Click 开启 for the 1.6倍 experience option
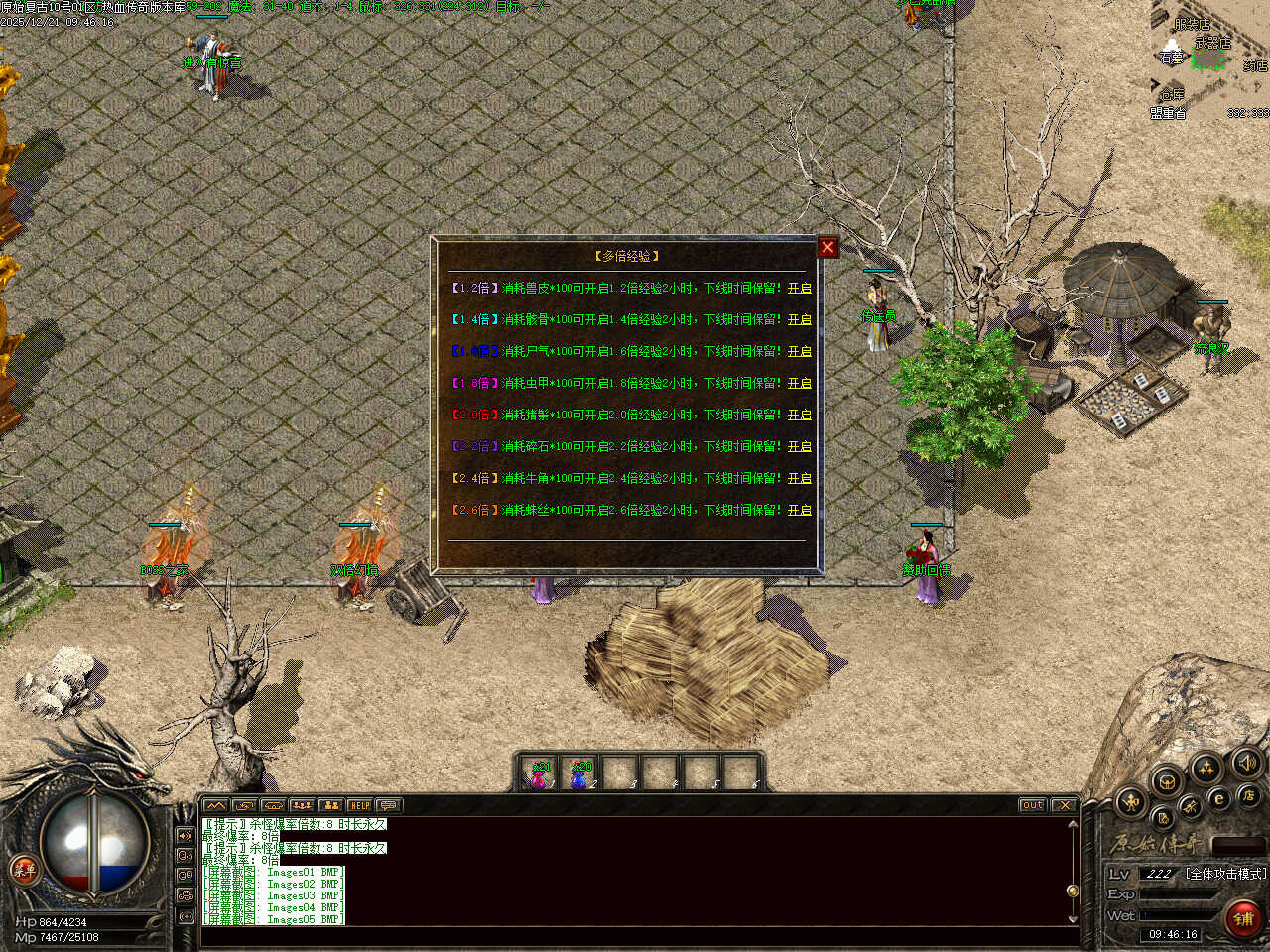 (x=799, y=351)
